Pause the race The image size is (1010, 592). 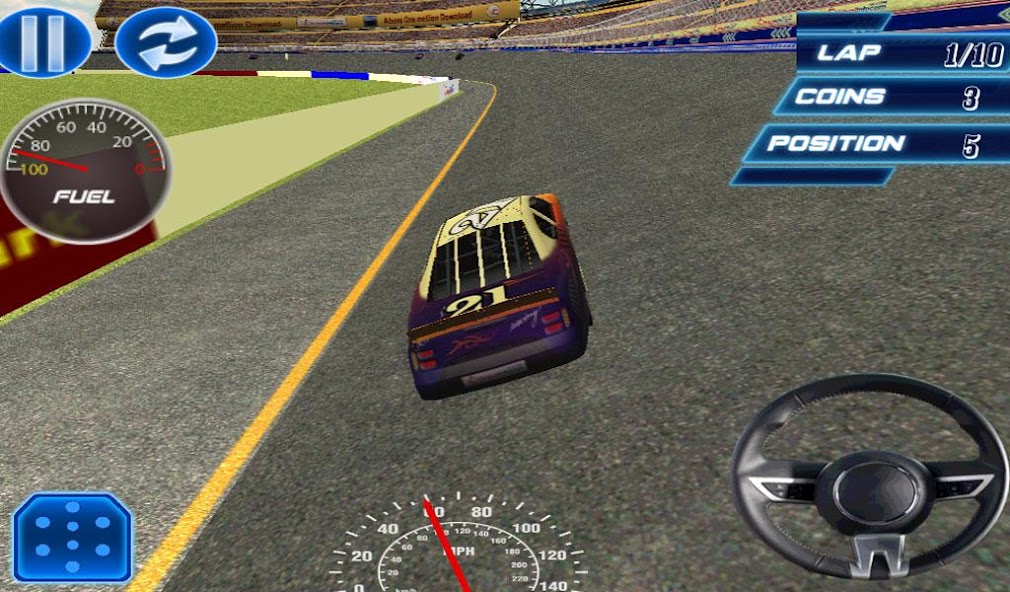click(42, 38)
